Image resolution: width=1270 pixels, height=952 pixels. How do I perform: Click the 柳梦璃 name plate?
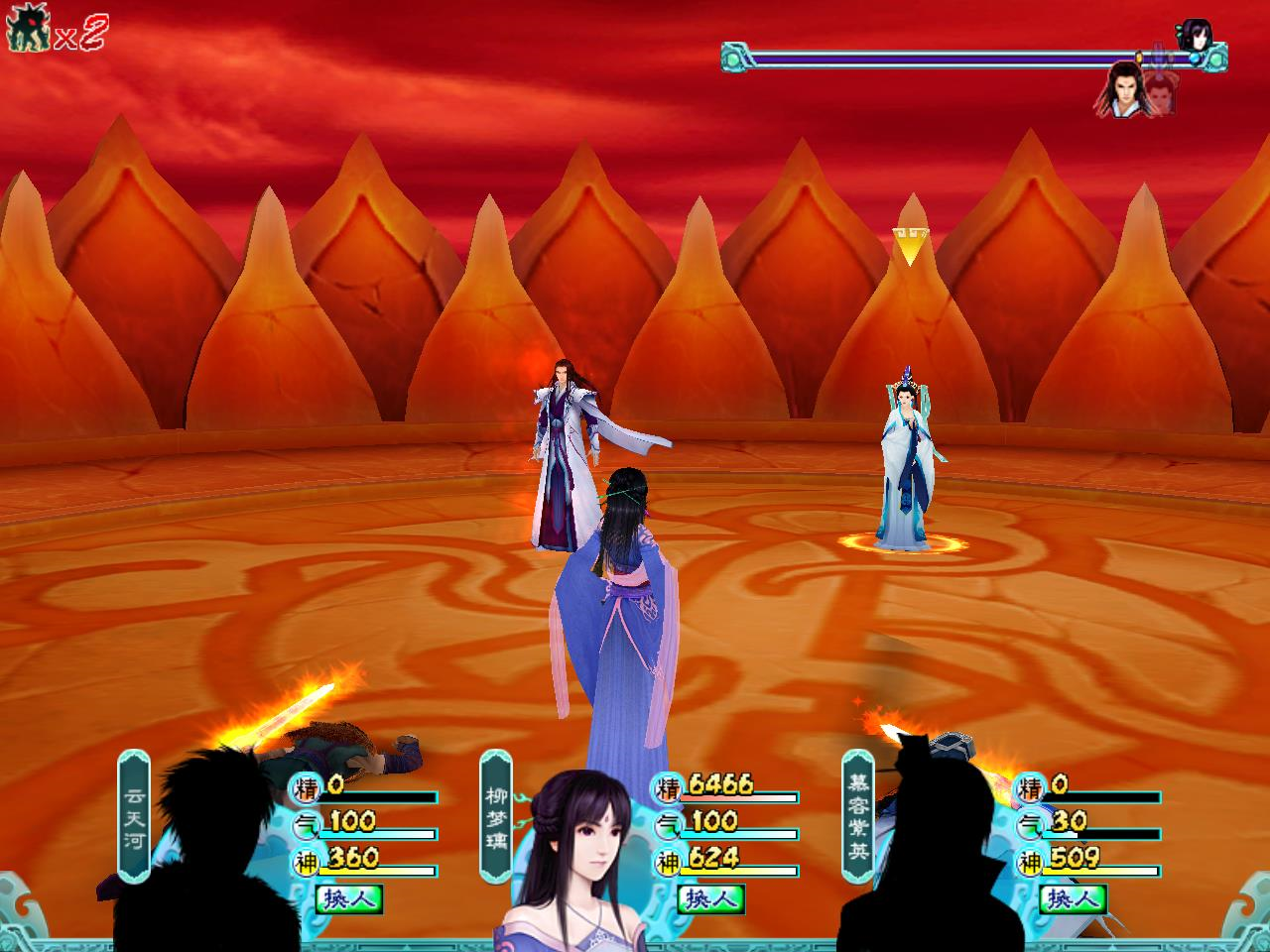pyautogui.click(x=495, y=815)
